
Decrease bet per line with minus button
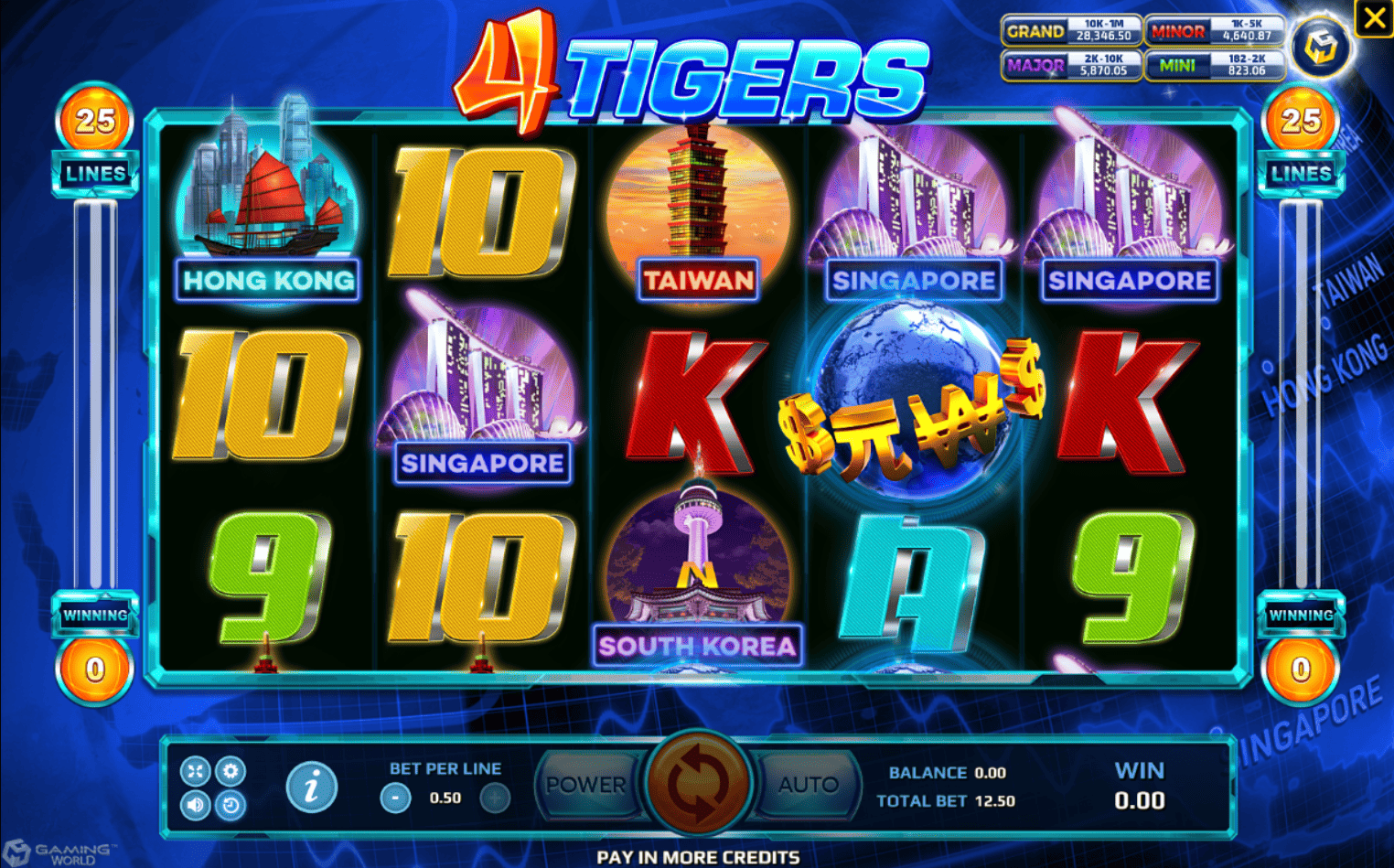[x=393, y=797]
